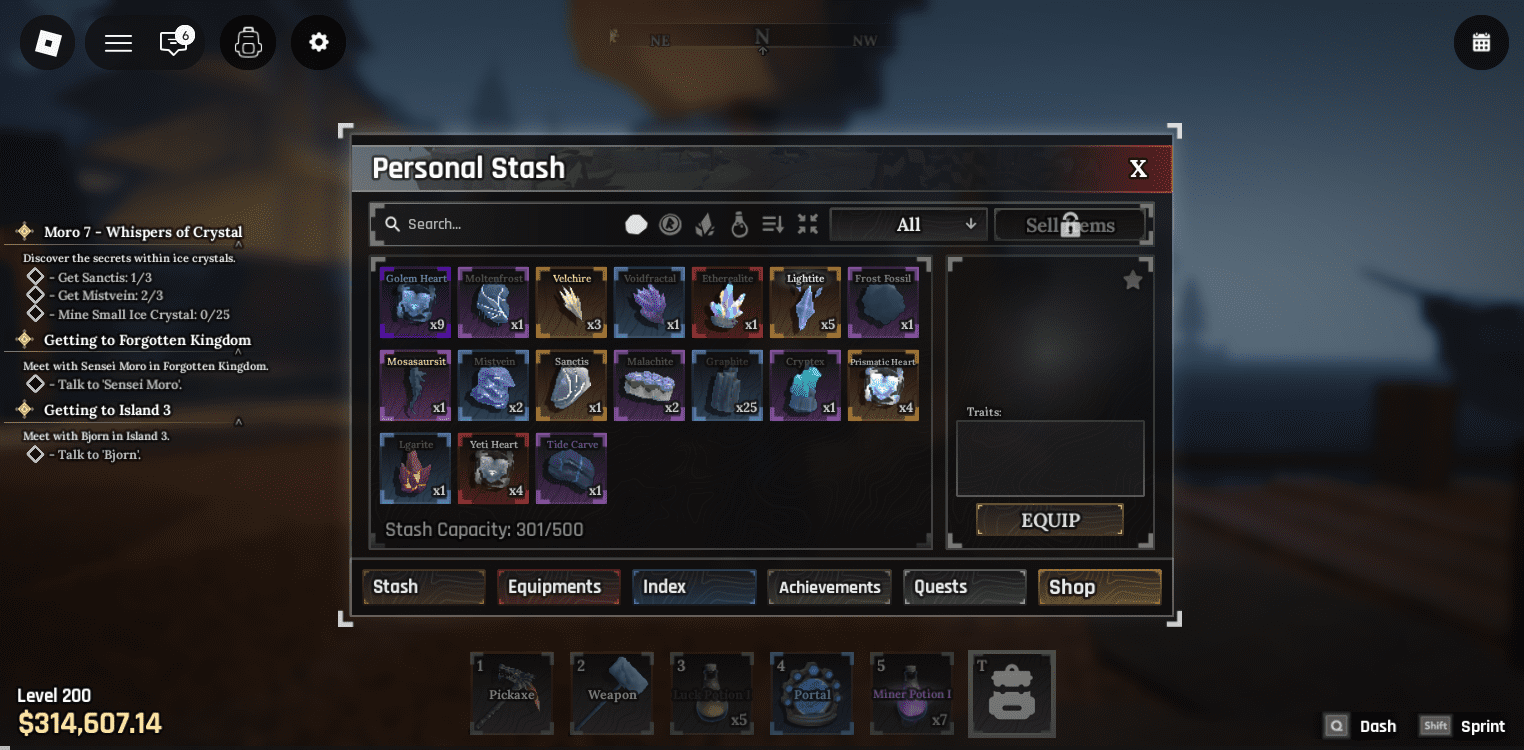Viewport: 1524px width, 750px height.
Task: Collapse the Getting to Island 3 quest
Action: pos(240,421)
